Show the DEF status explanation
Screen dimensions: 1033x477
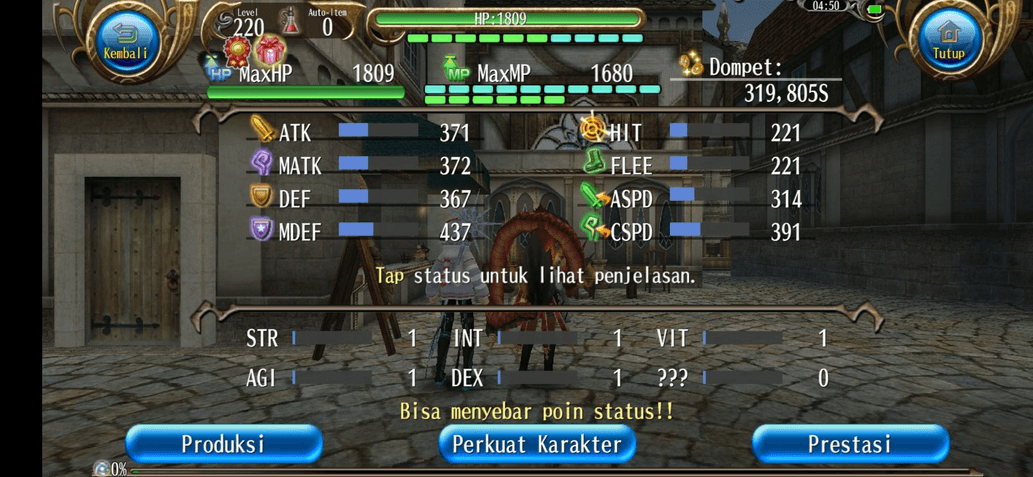tap(360, 199)
